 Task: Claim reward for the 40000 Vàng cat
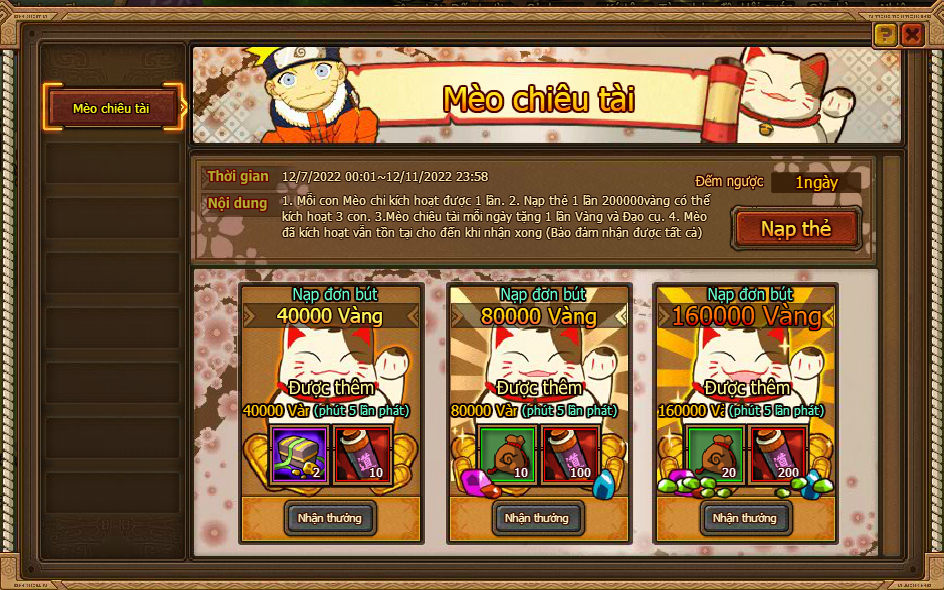(x=330, y=518)
